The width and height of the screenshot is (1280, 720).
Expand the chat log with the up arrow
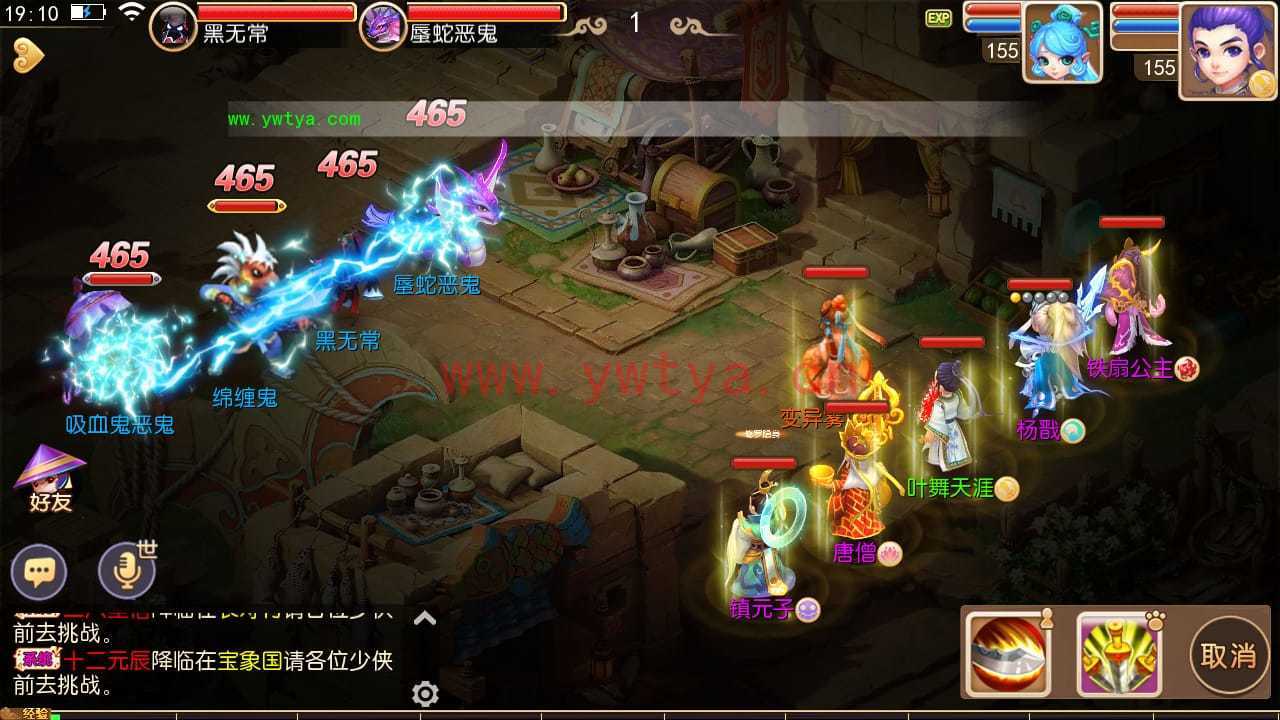[425, 619]
